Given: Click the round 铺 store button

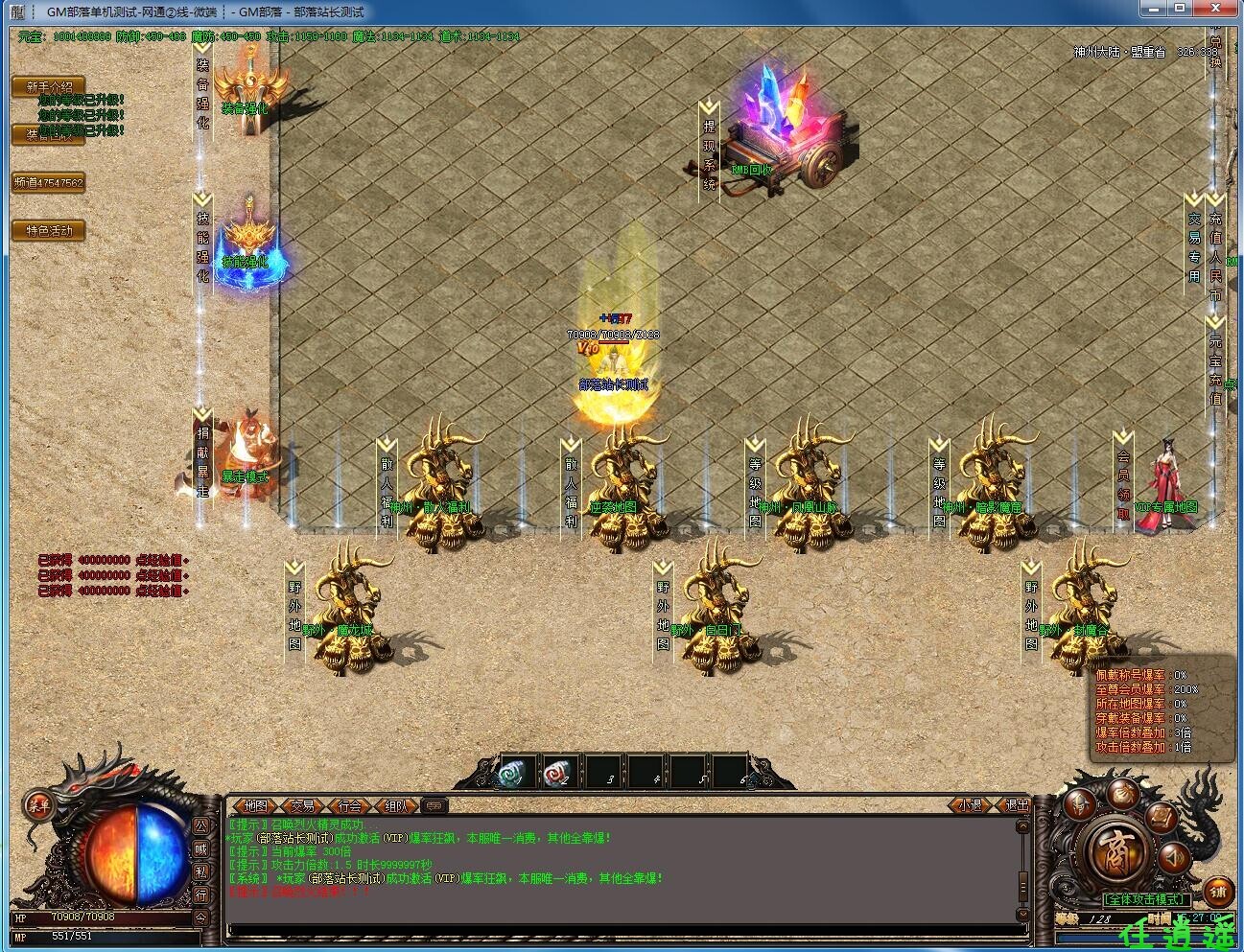Looking at the screenshot, I should [1218, 893].
